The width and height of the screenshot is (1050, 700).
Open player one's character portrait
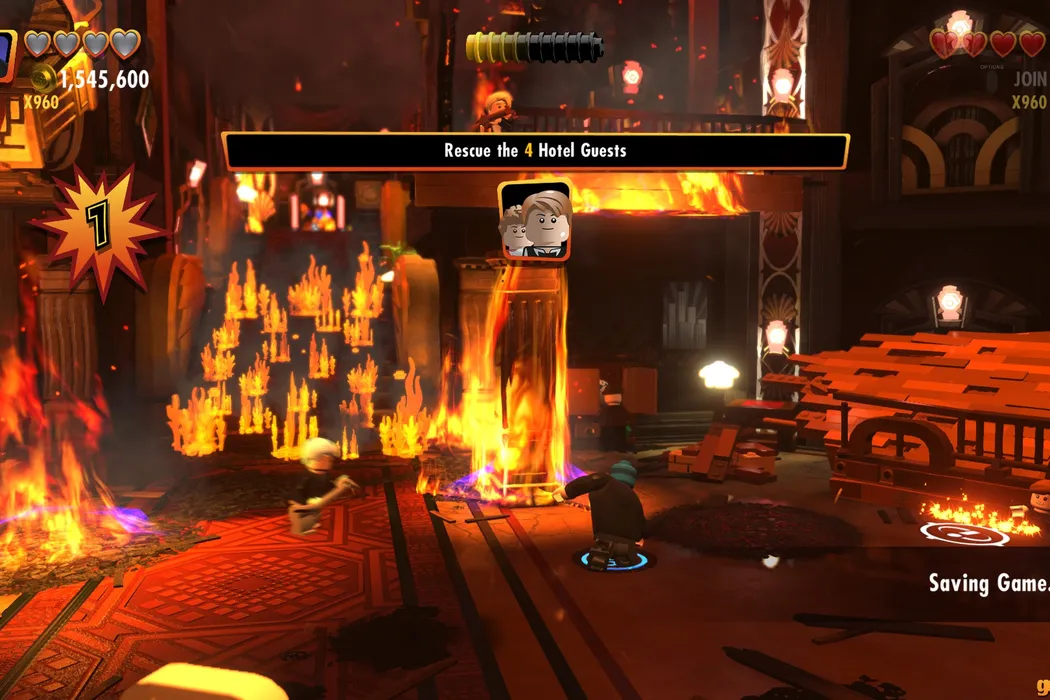tap(6, 55)
